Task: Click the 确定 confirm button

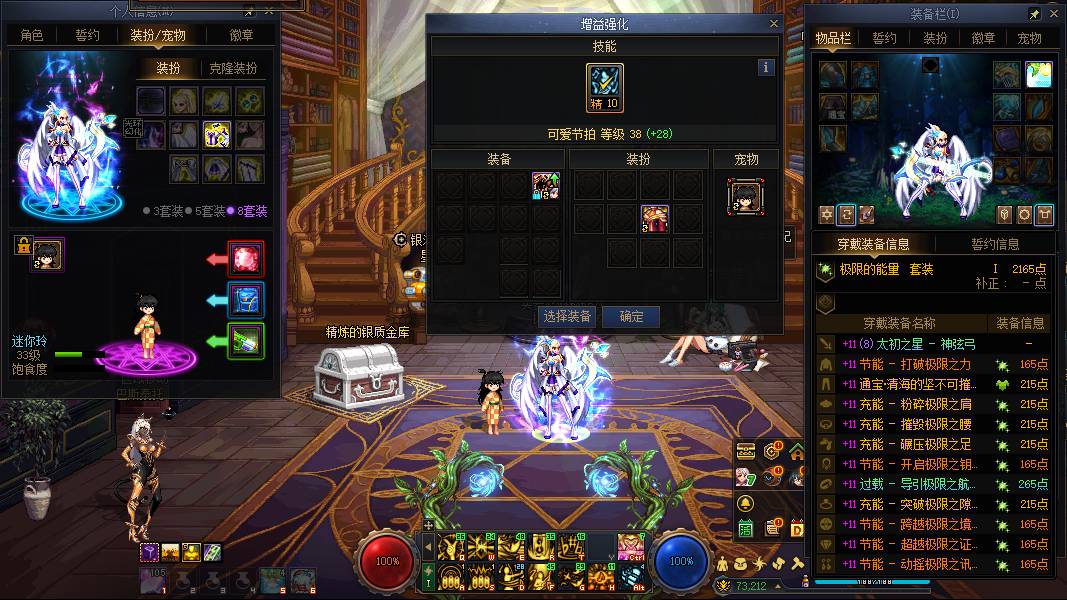Action: click(632, 317)
